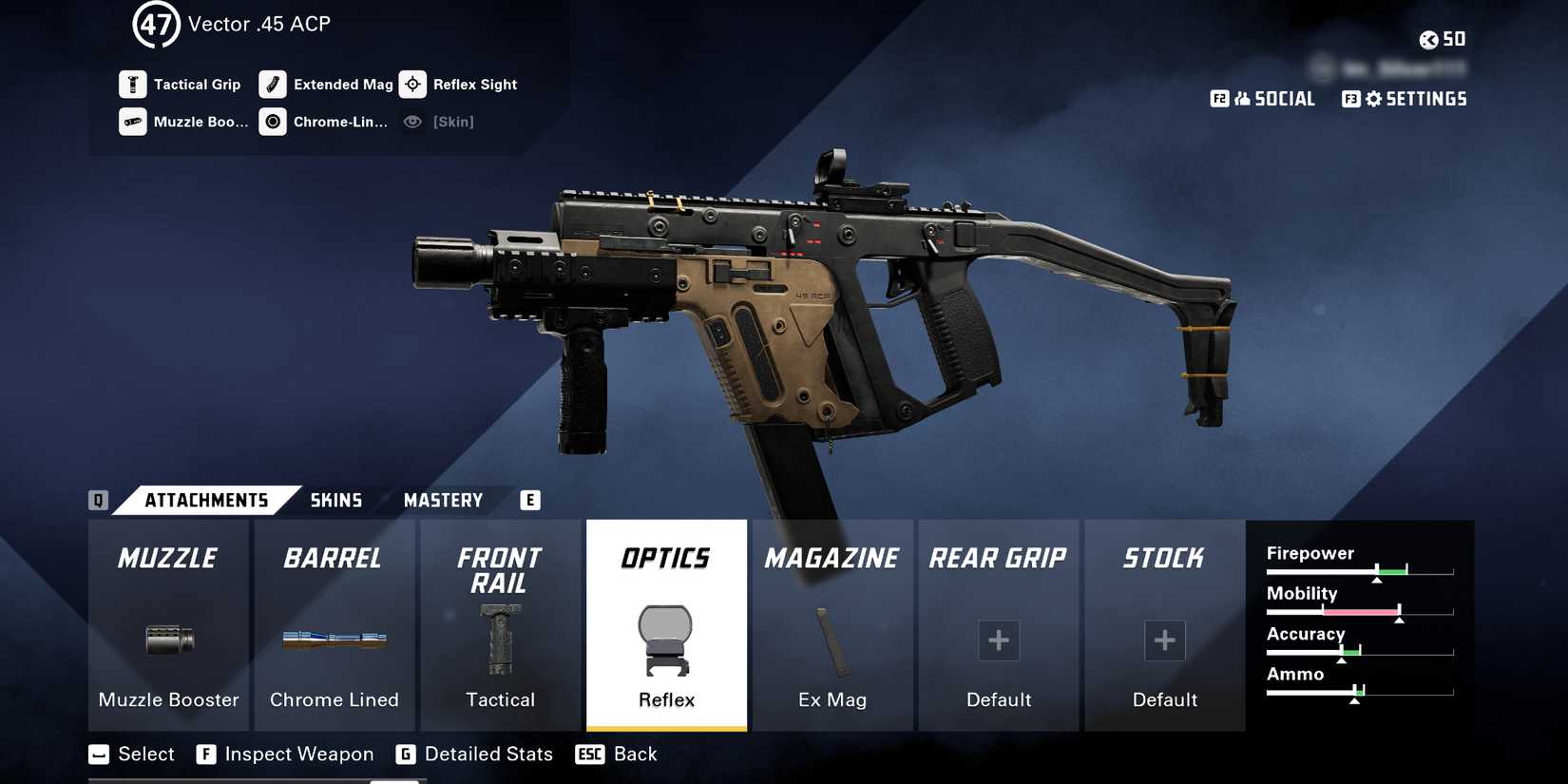Open the Settings menu
1568x784 pixels.
(1405, 98)
